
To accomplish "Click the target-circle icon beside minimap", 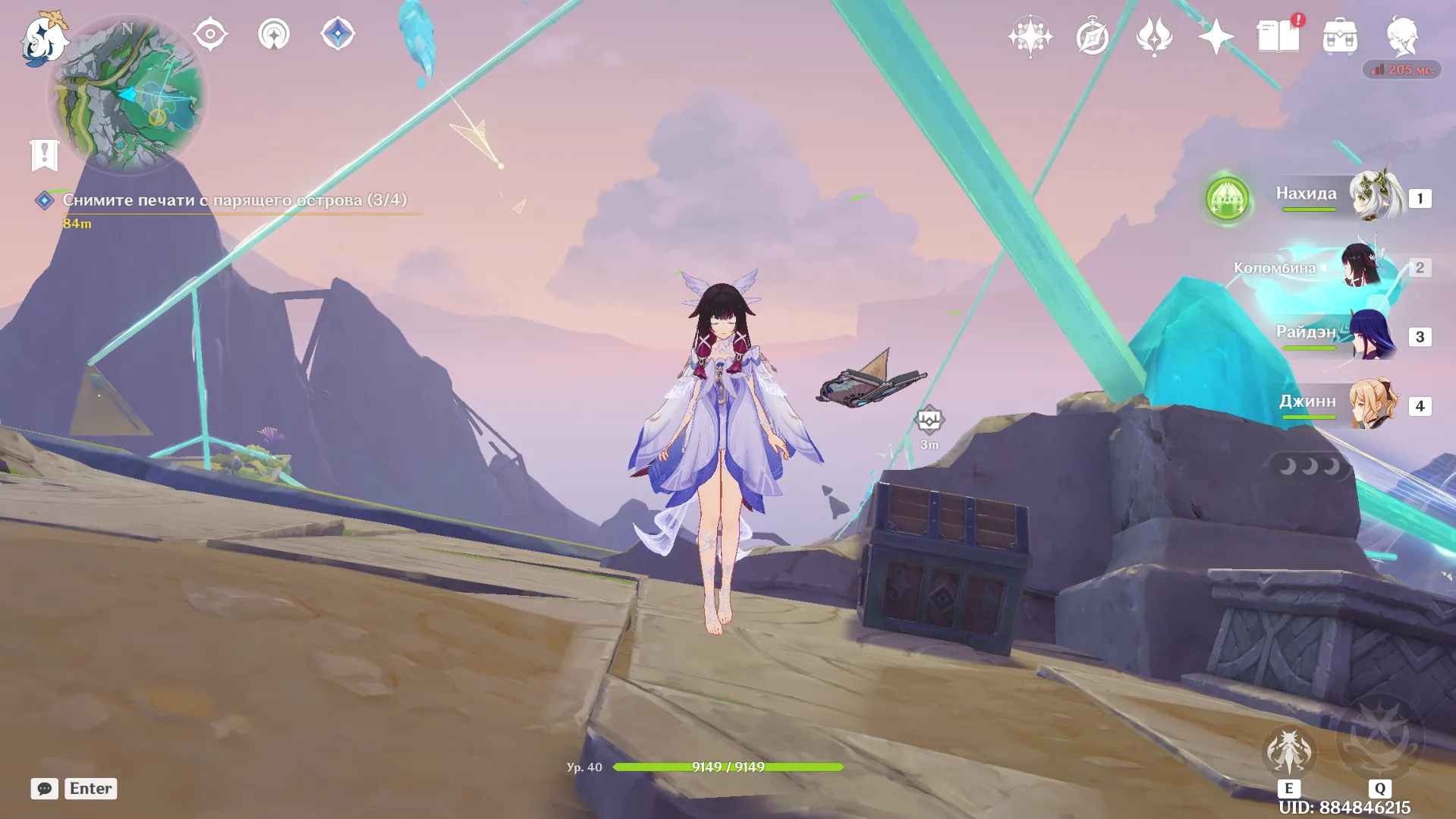I will [210, 34].
